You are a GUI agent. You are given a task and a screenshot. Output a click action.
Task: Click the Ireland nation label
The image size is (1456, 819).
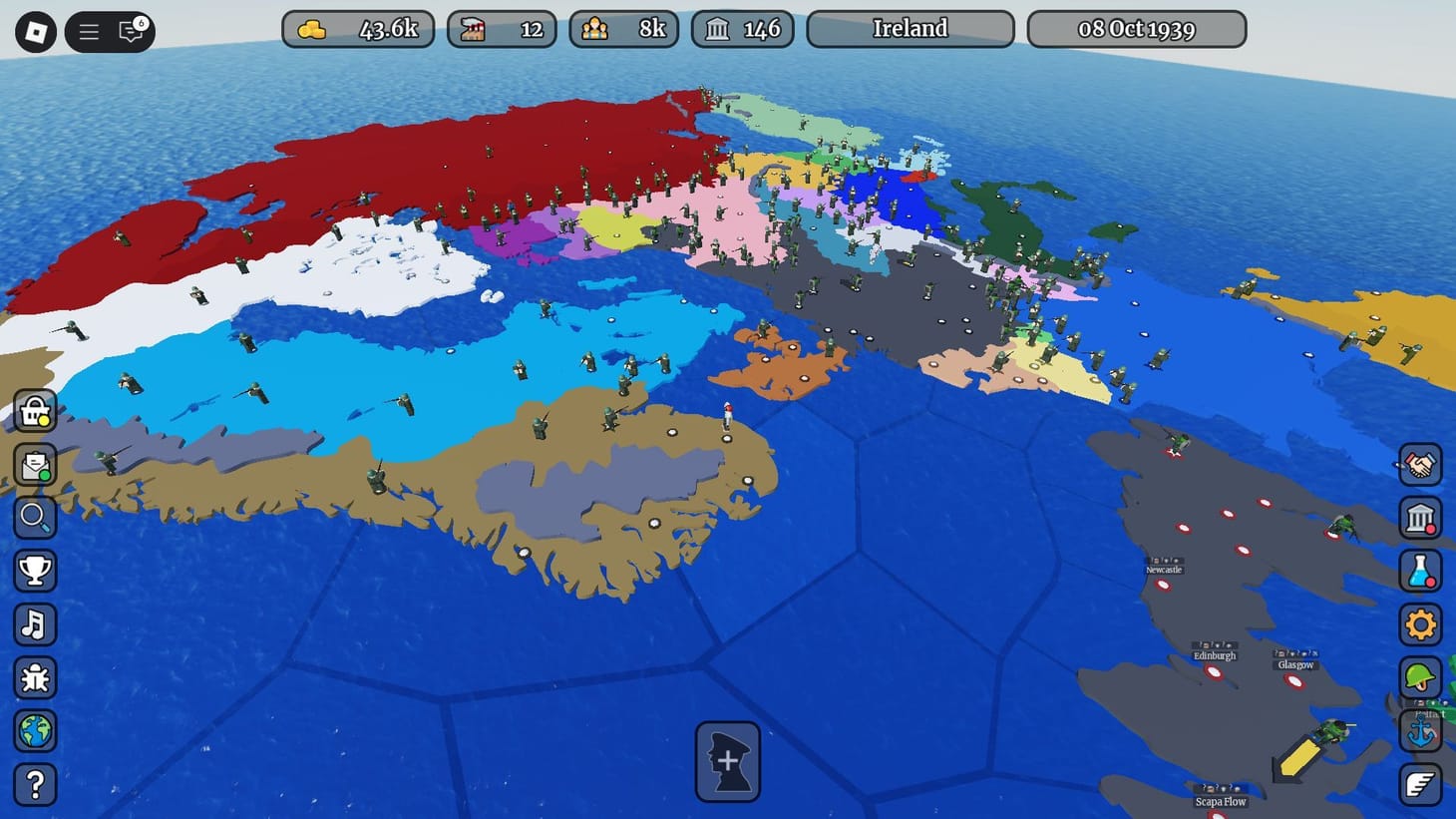[x=910, y=28]
